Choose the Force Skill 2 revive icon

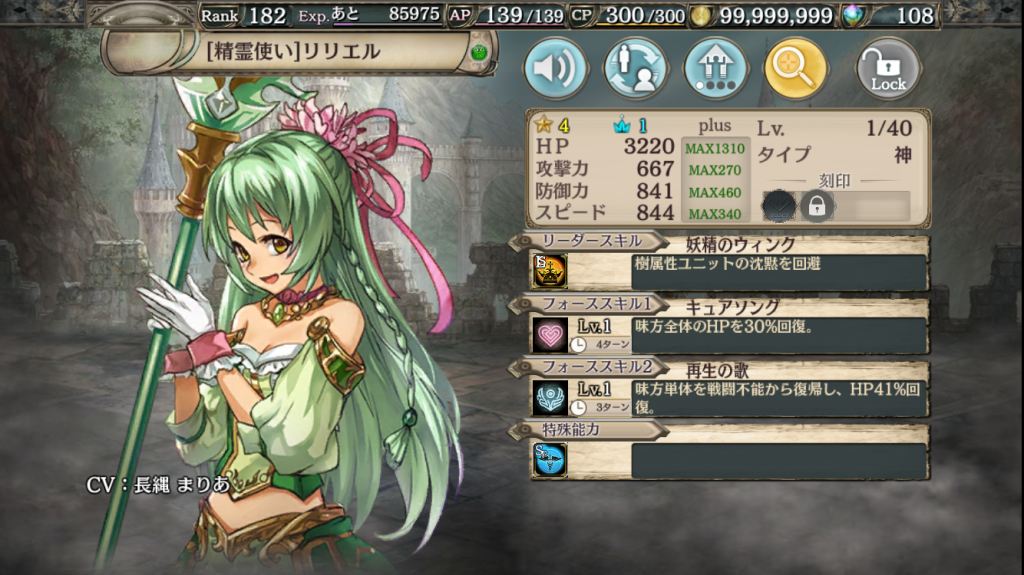[549, 398]
